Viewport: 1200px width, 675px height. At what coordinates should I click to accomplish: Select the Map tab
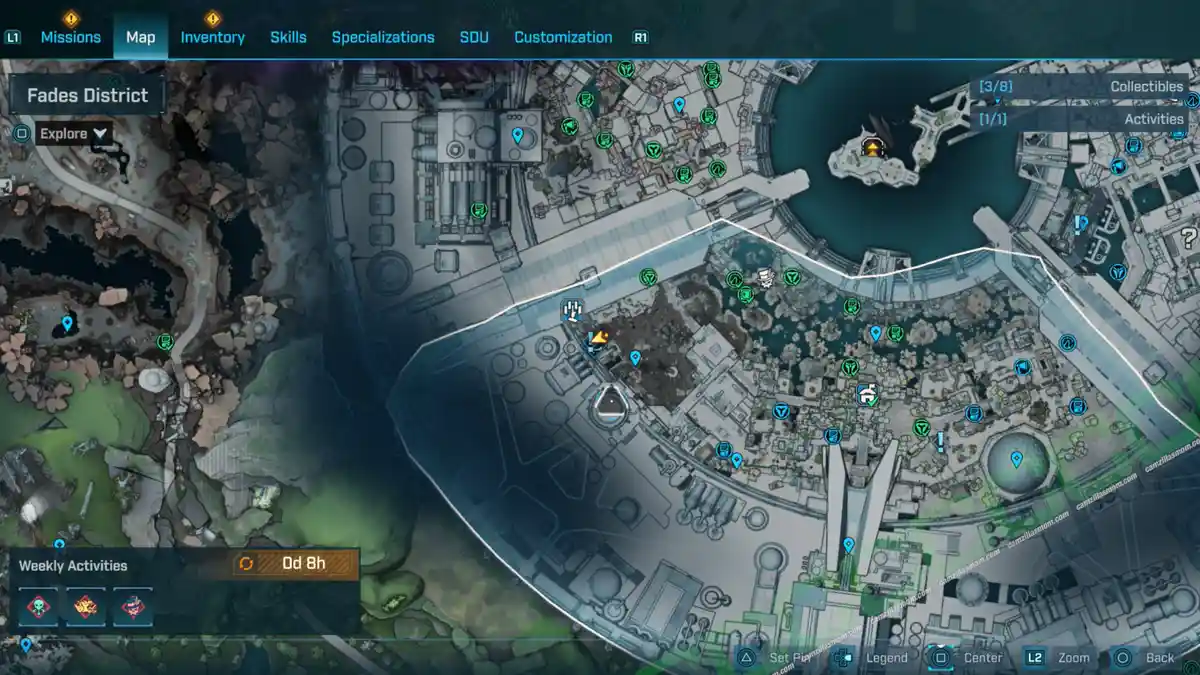point(140,37)
